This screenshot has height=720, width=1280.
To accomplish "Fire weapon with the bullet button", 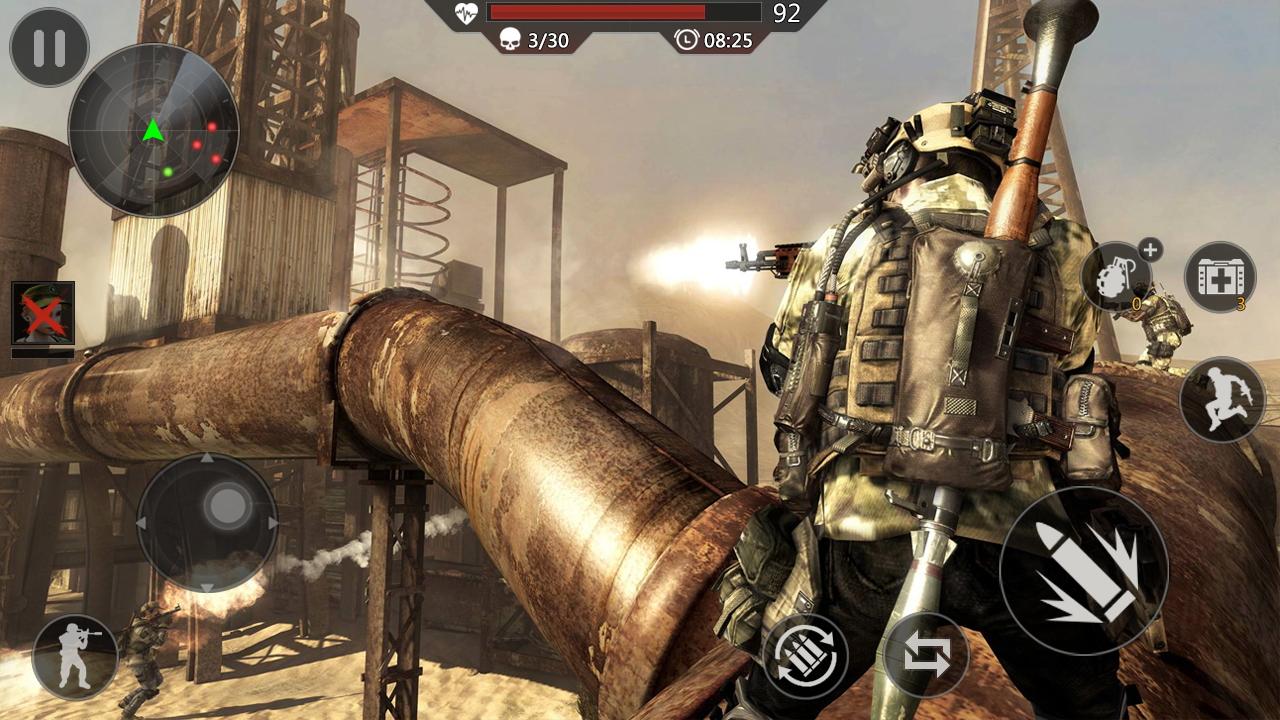I will [x=1084, y=571].
